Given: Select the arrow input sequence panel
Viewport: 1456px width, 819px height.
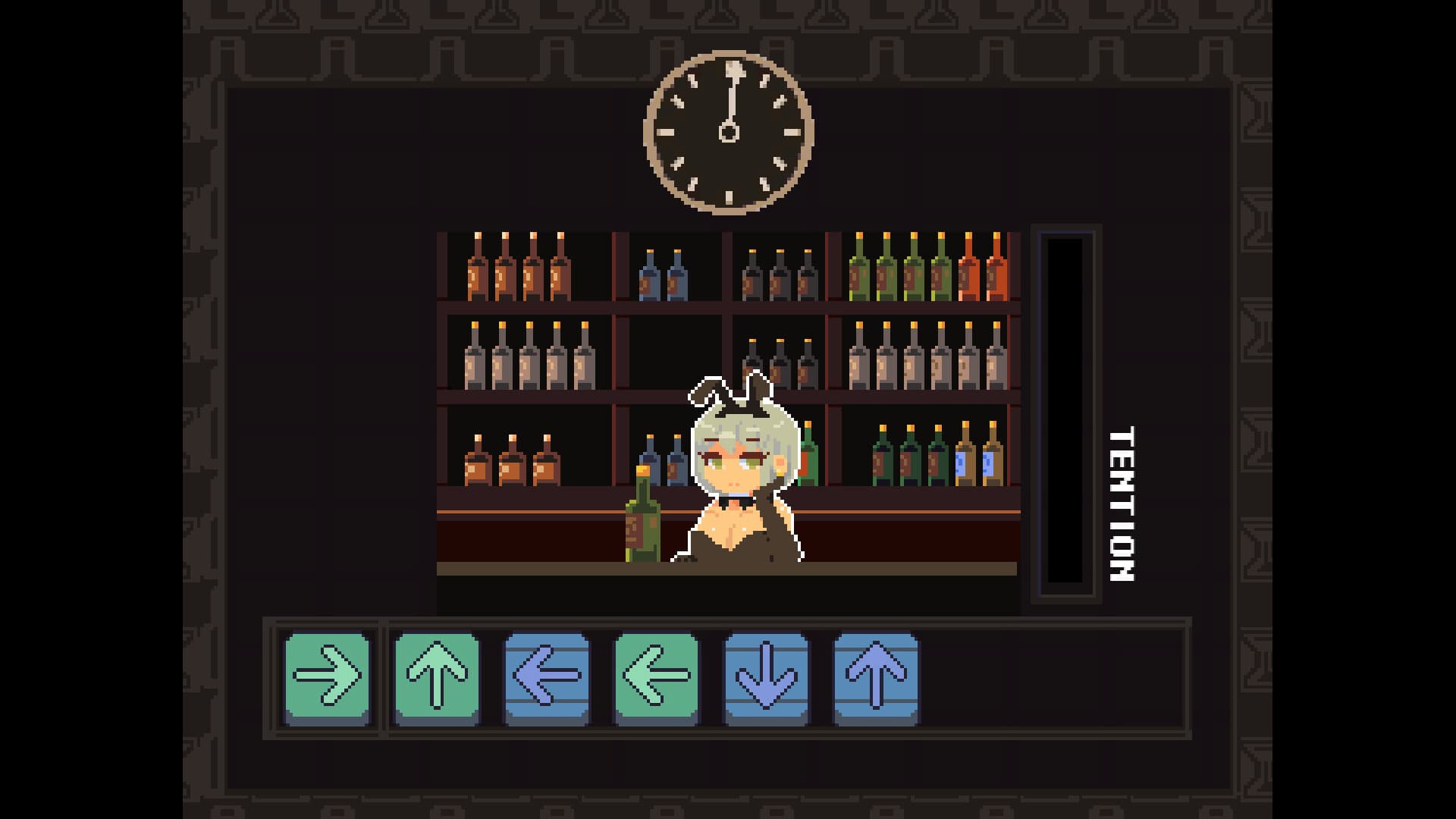Looking at the screenshot, I should click(x=728, y=679).
